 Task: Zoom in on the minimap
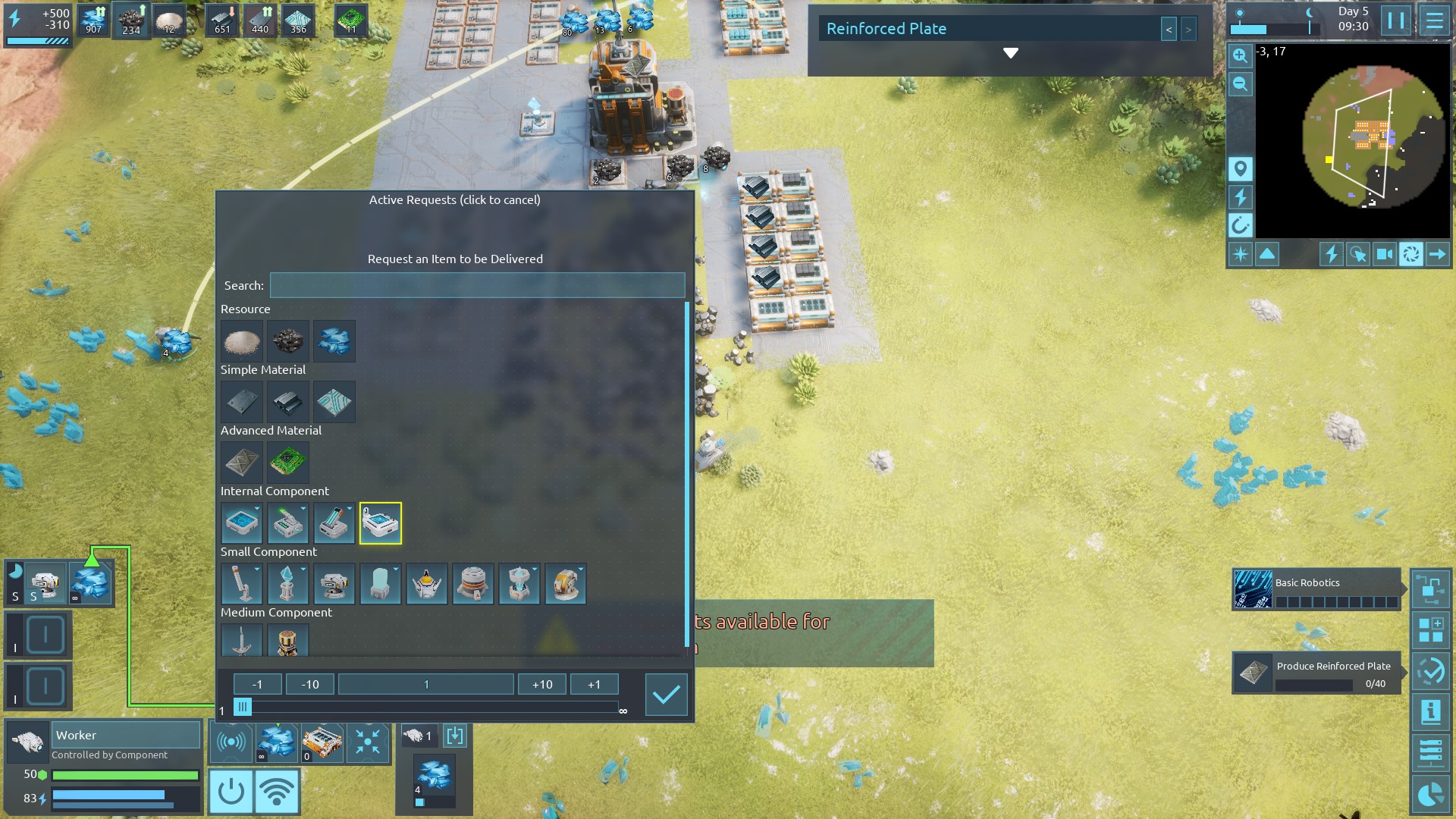click(x=1240, y=55)
